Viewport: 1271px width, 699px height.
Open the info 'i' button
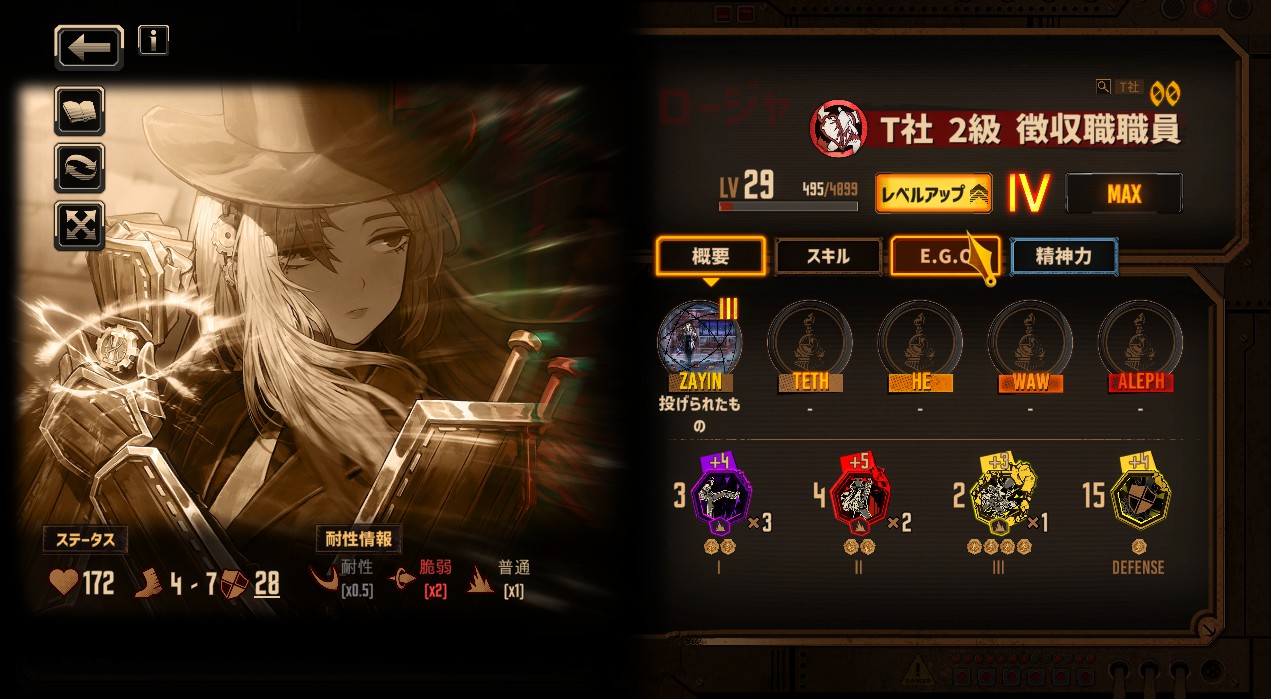pos(153,40)
